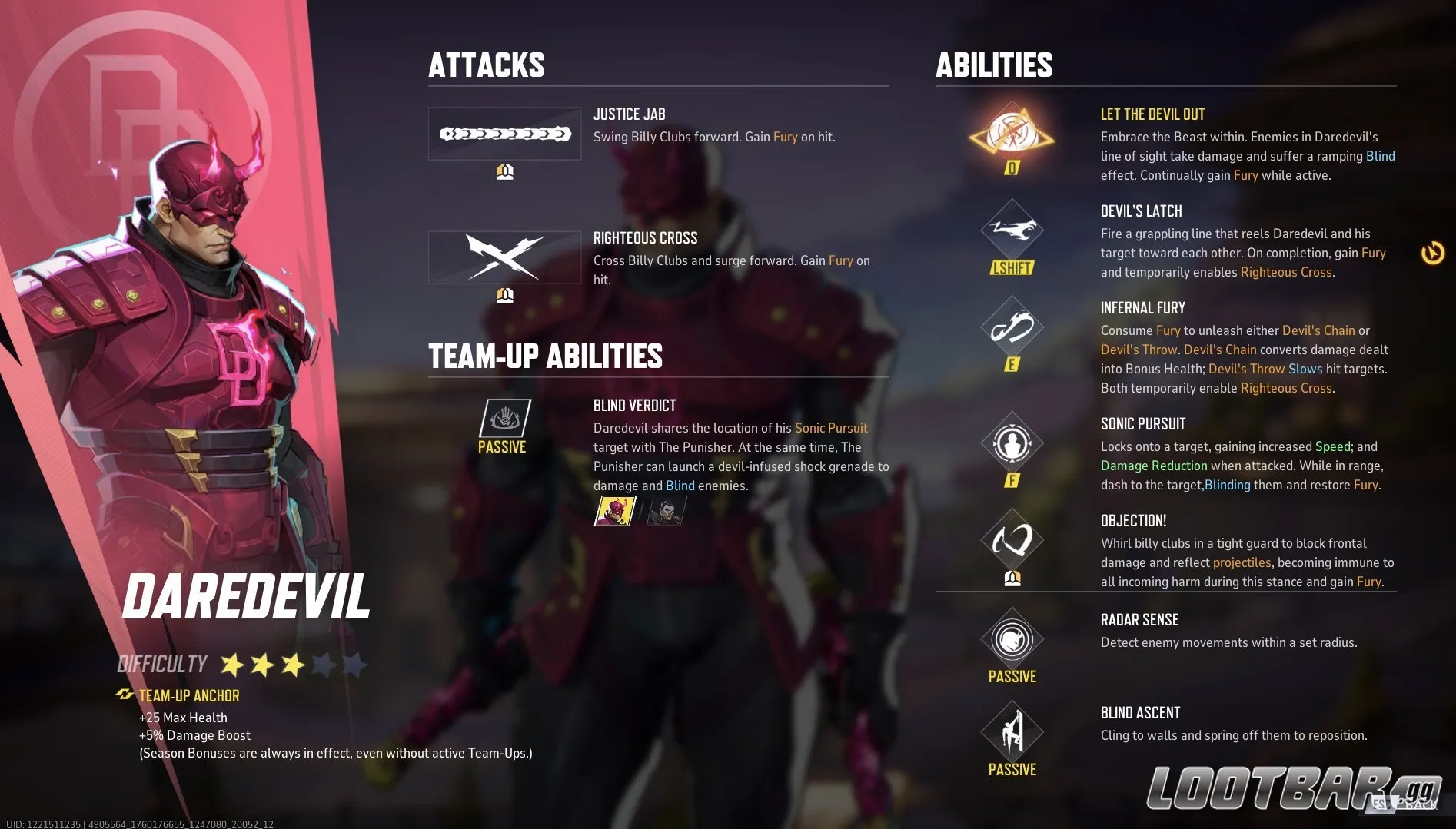
Task: Click the orange circular arrow on the right edge
Action: 1434,251
